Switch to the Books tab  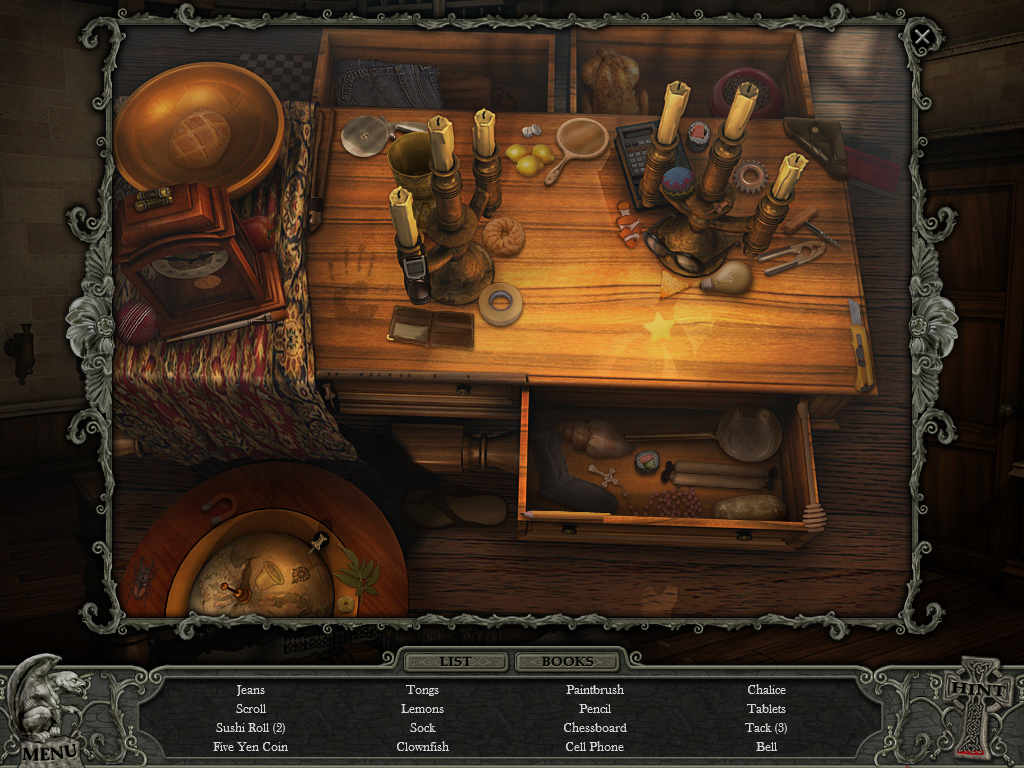[567, 661]
